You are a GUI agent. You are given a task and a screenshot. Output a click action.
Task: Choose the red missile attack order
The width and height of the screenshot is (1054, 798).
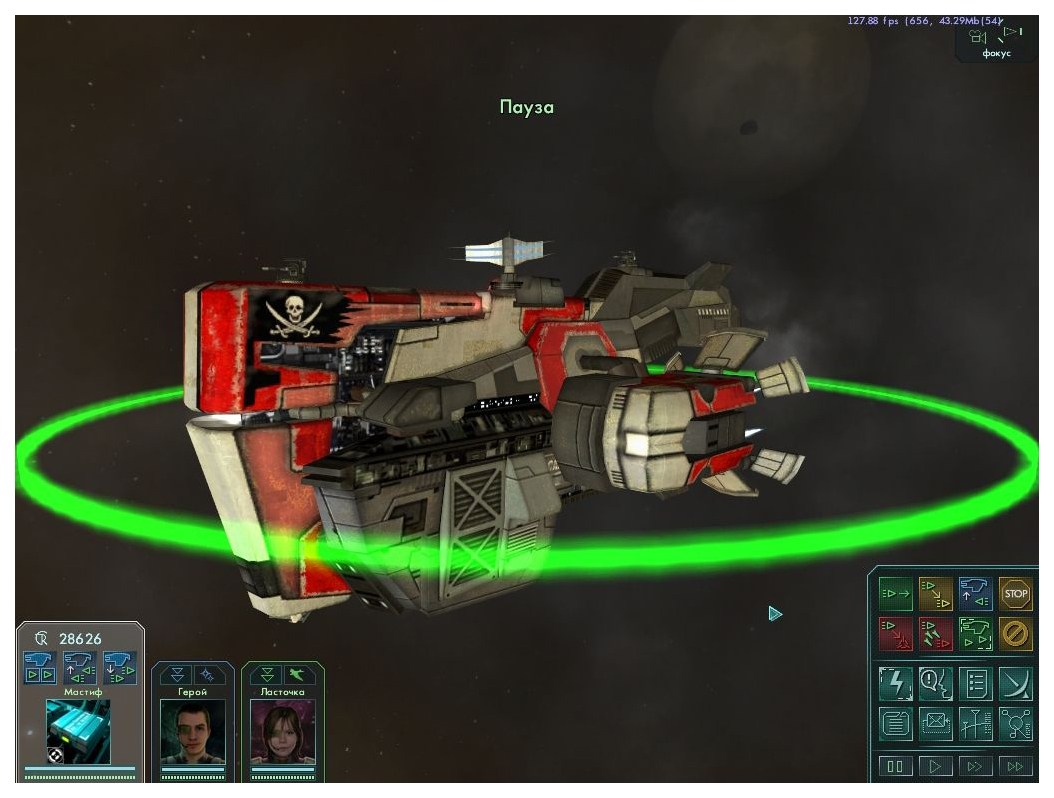tap(935, 634)
